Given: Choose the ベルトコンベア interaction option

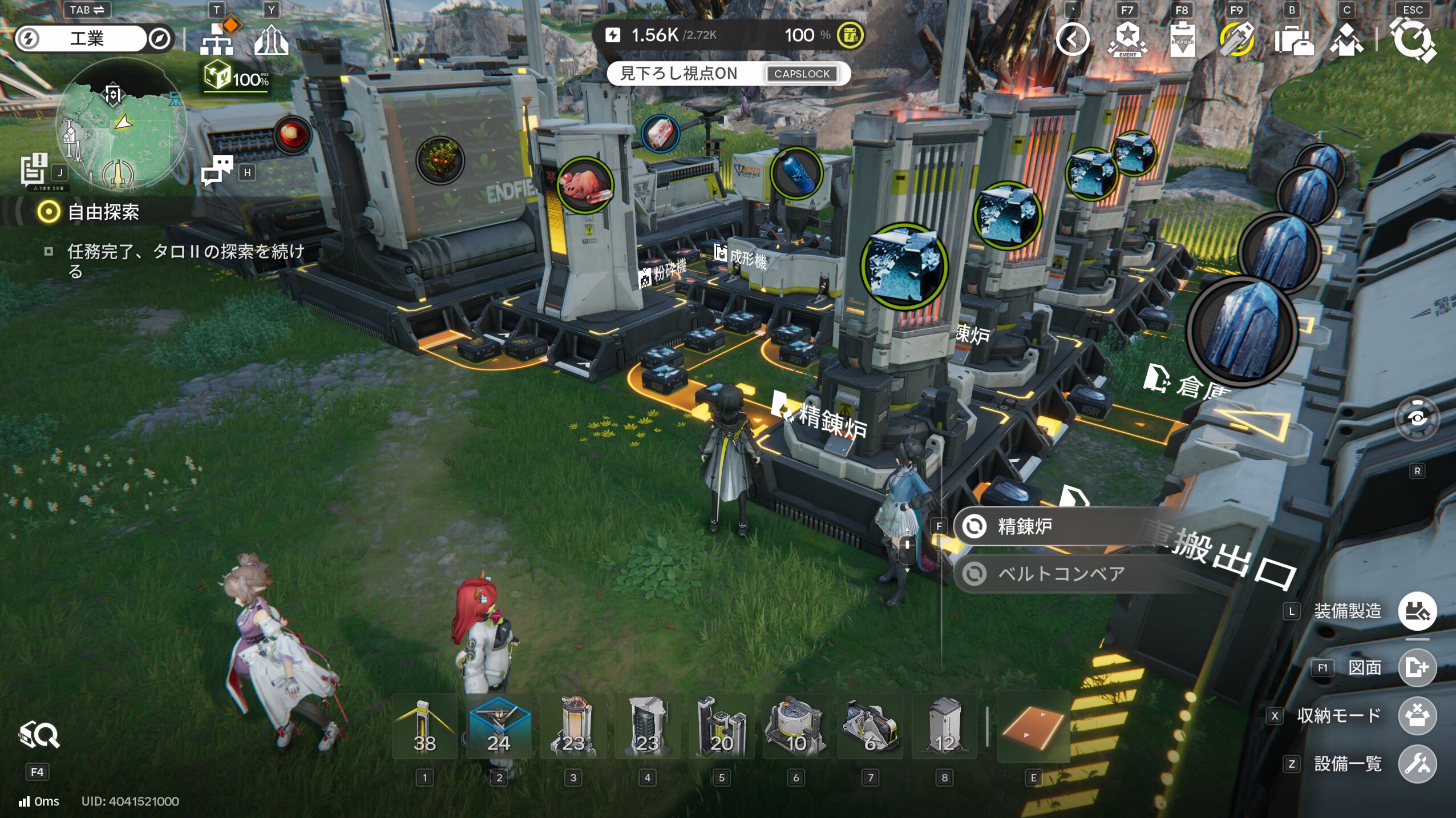Looking at the screenshot, I should point(1061,574).
